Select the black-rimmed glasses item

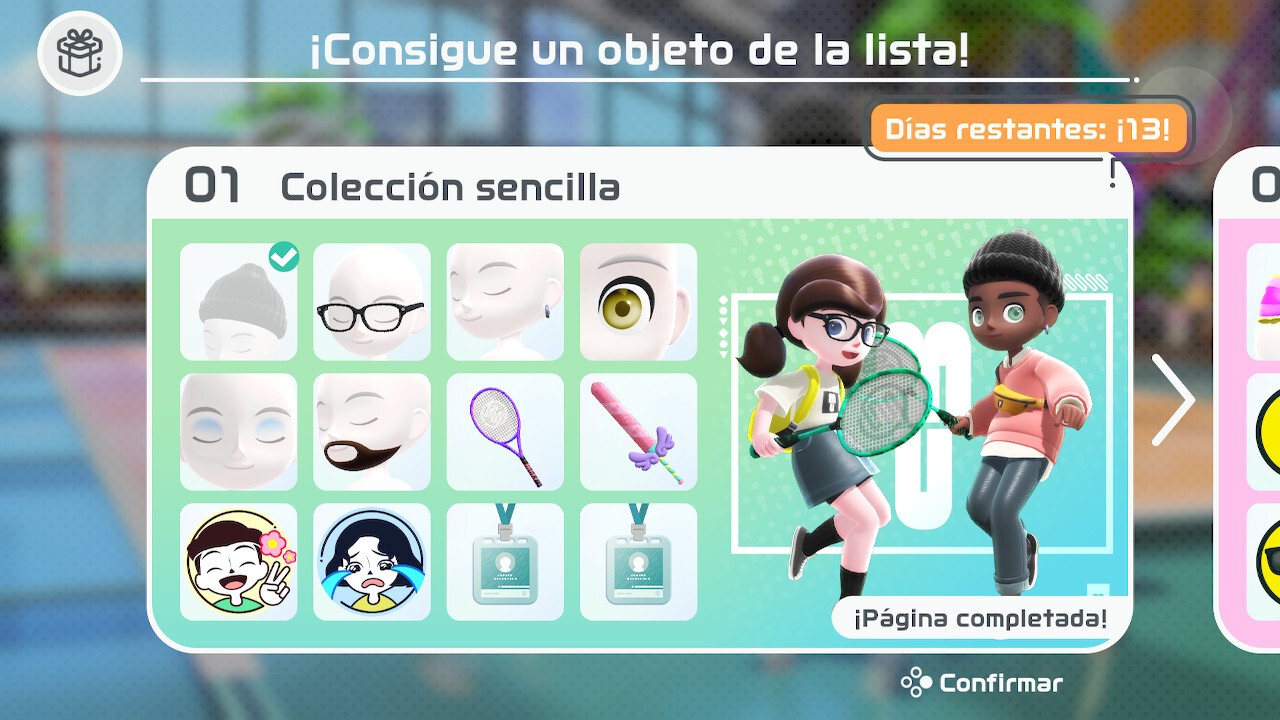point(371,301)
